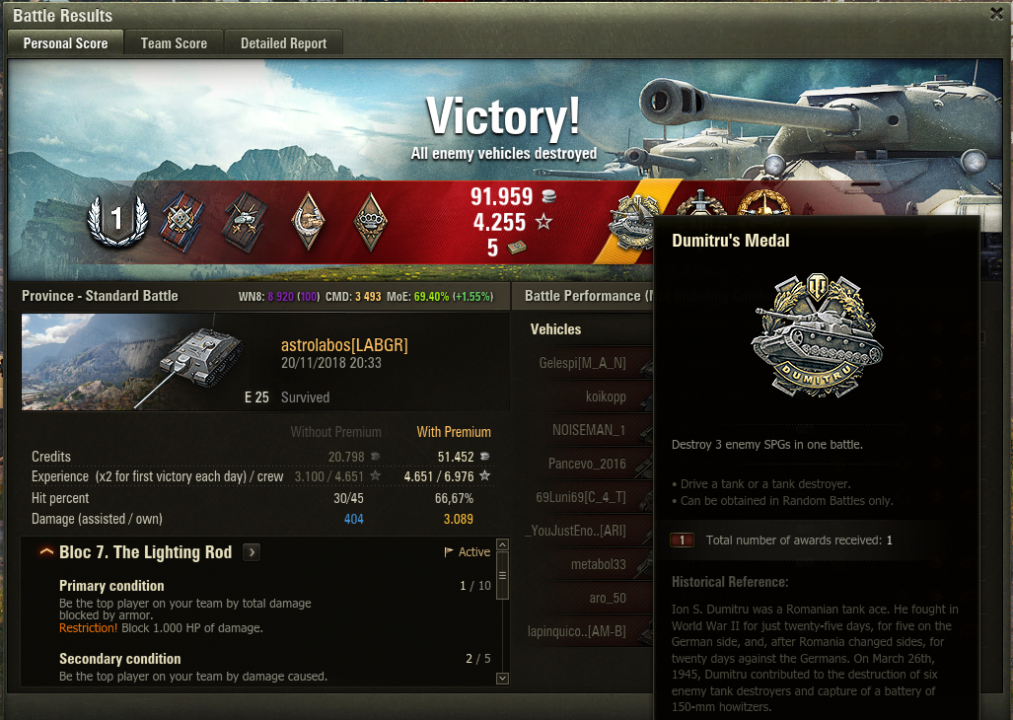The width and height of the screenshot is (1013, 720).
Task: Click the horseshoe diamond medal icon
Action: 308,221
